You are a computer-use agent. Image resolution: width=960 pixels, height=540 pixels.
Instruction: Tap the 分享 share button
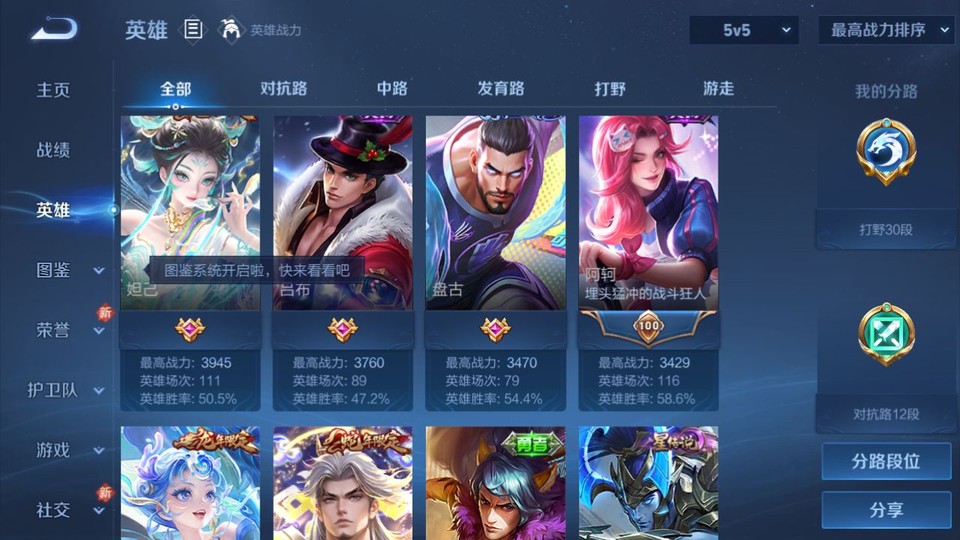coord(886,510)
